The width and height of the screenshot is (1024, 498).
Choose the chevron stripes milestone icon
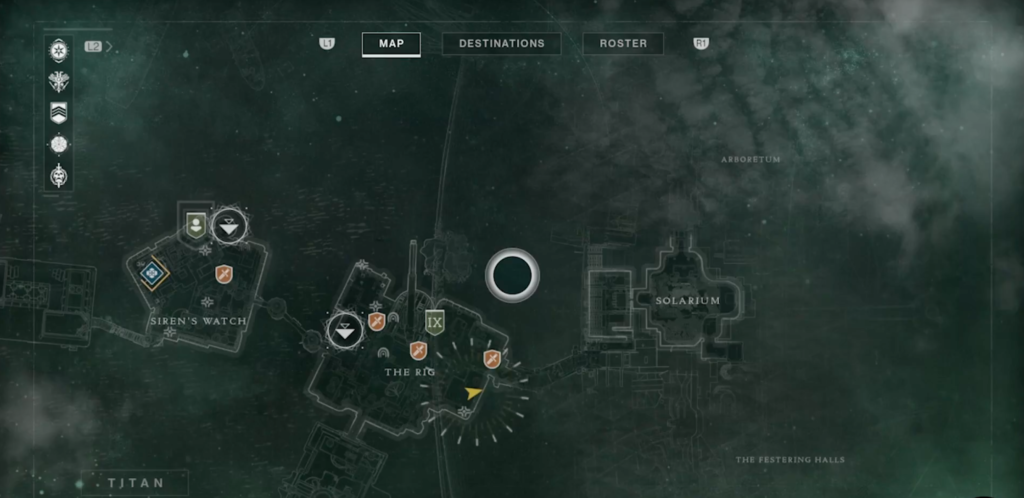[59, 112]
